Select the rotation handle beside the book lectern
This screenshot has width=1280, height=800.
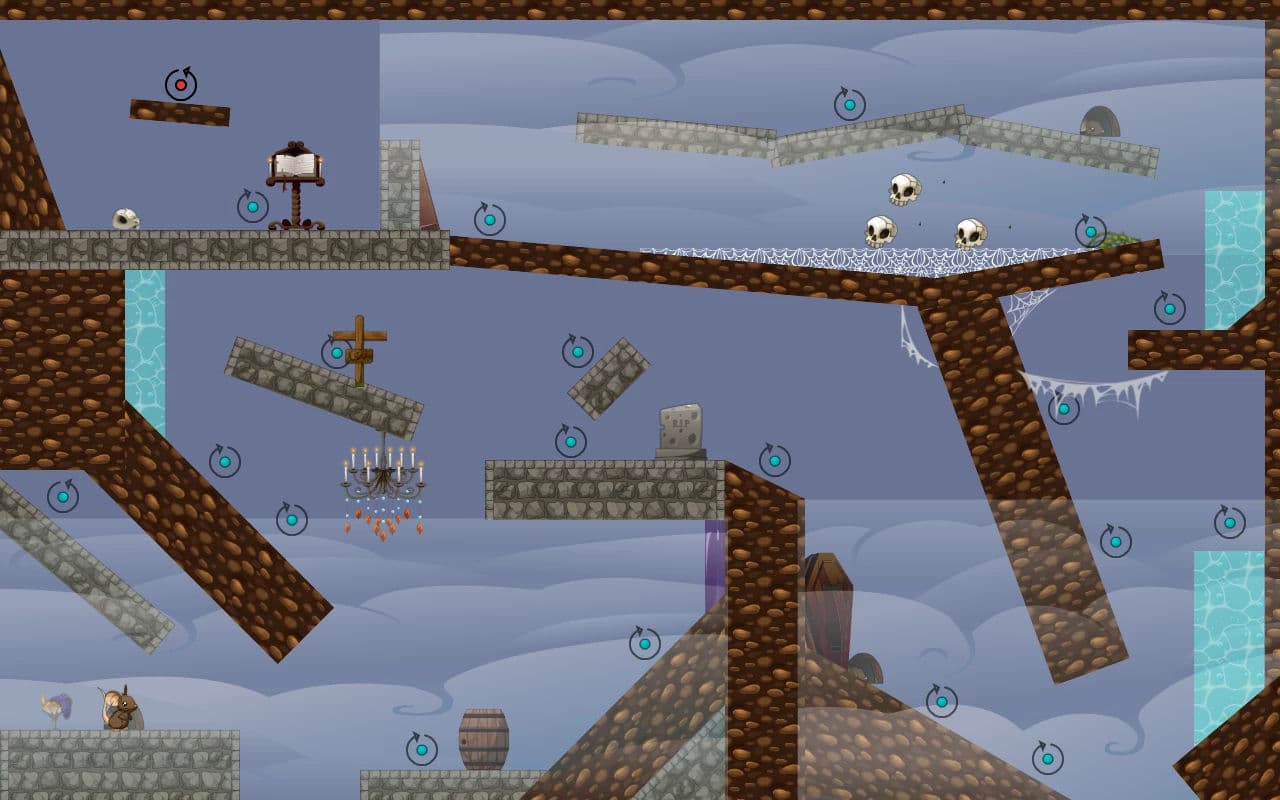253,207
